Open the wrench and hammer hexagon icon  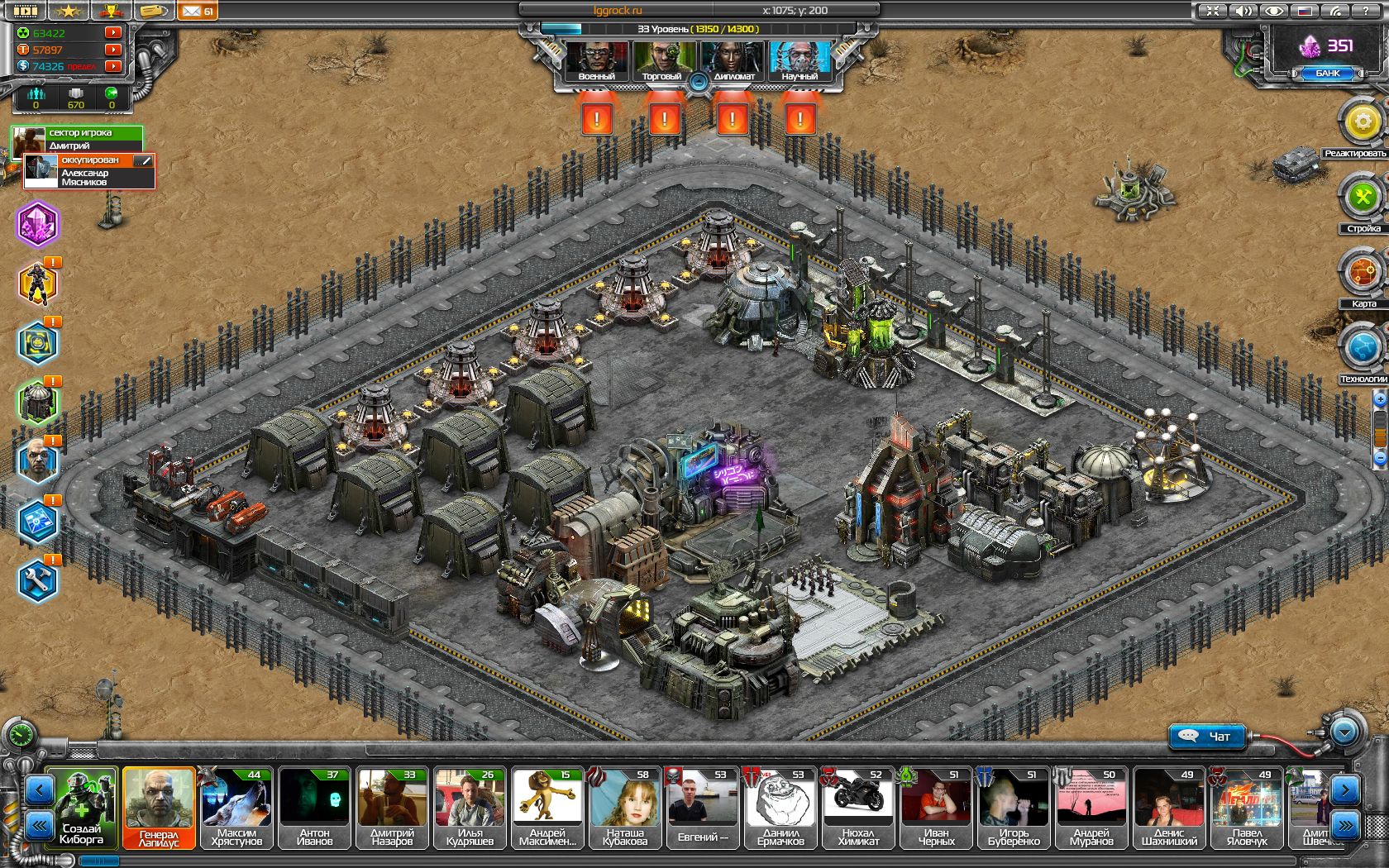[x=38, y=581]
